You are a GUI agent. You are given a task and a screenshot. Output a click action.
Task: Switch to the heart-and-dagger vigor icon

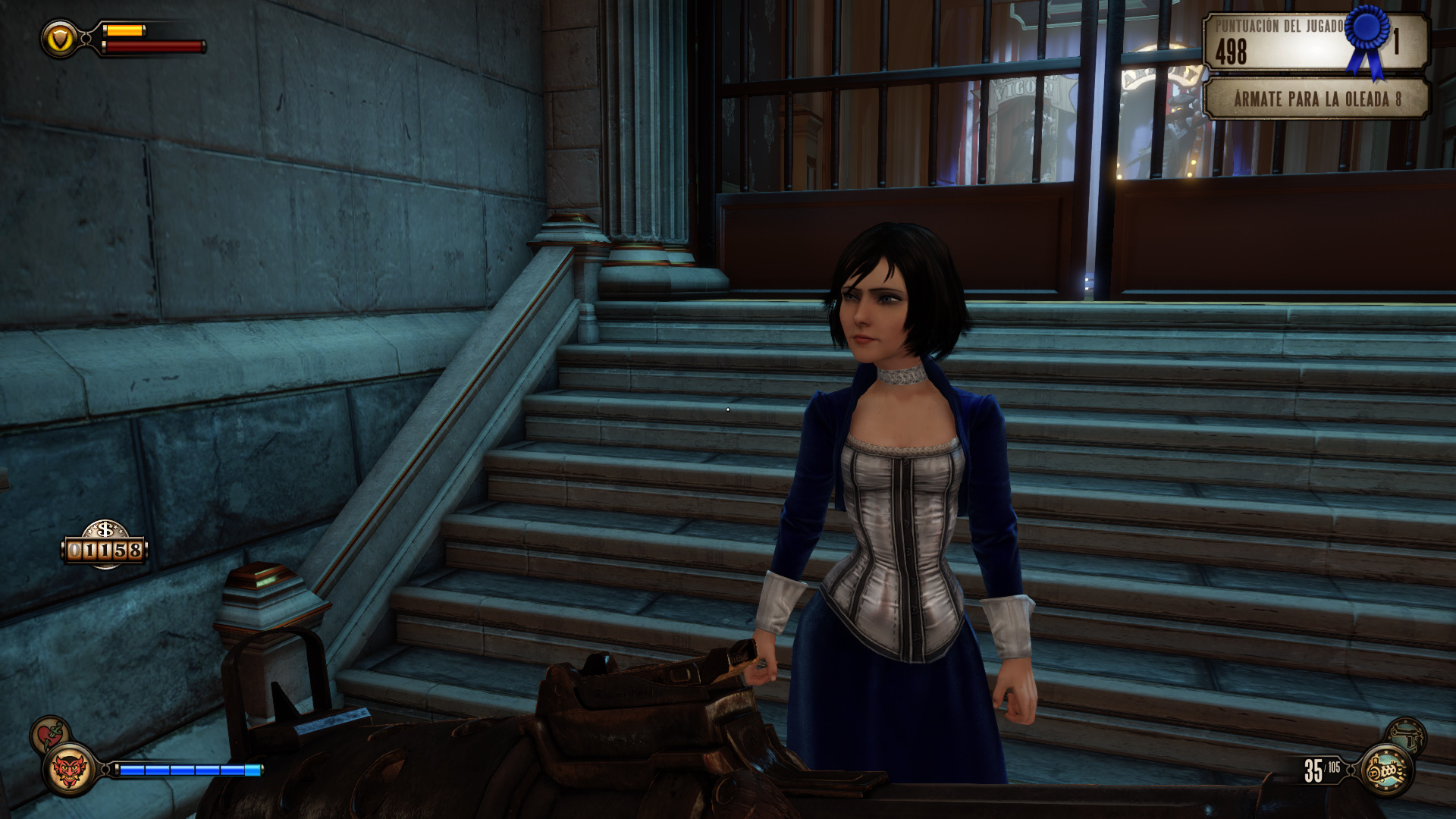coord(50,734)
